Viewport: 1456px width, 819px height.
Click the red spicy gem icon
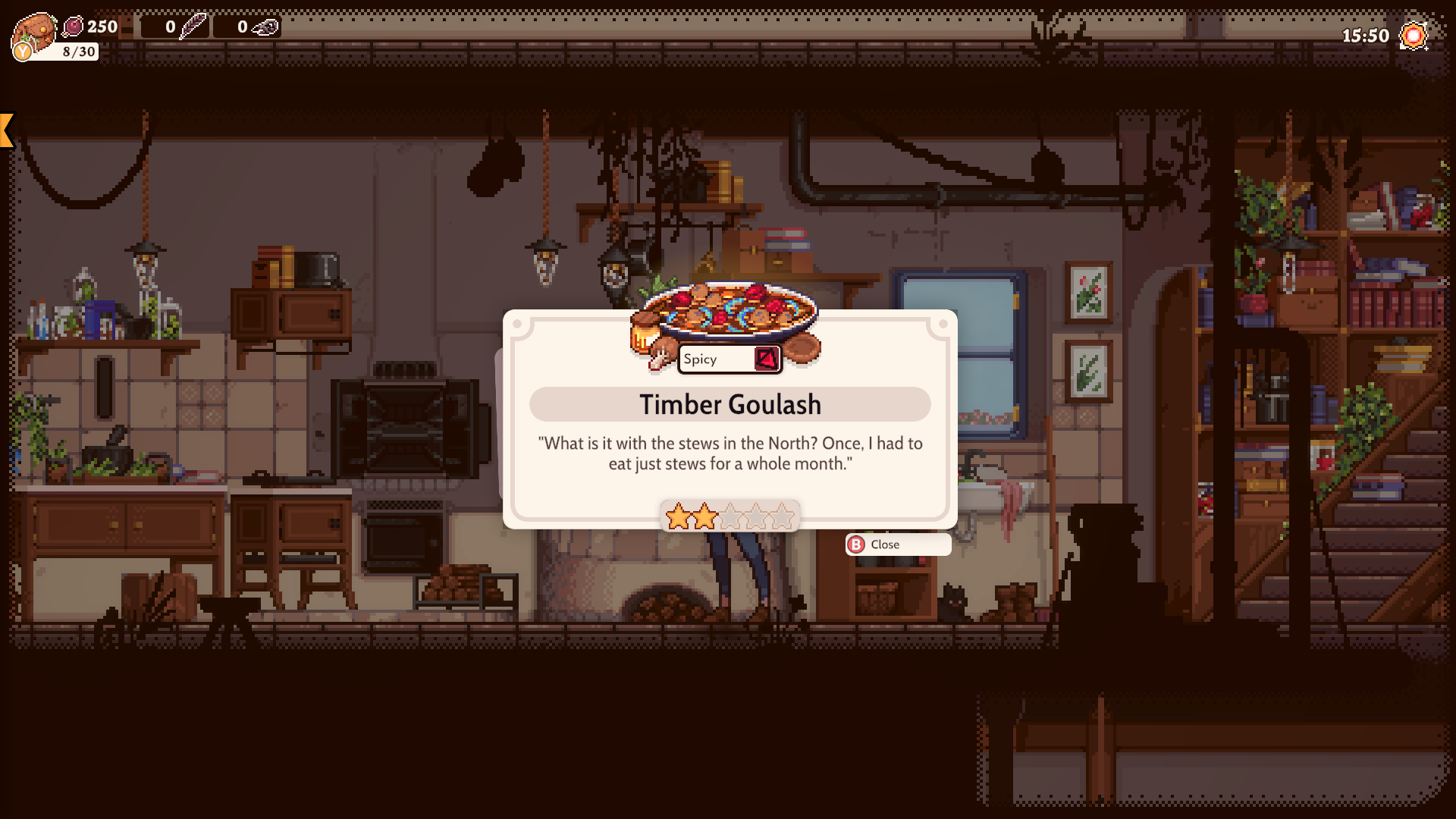pos(767,359)
